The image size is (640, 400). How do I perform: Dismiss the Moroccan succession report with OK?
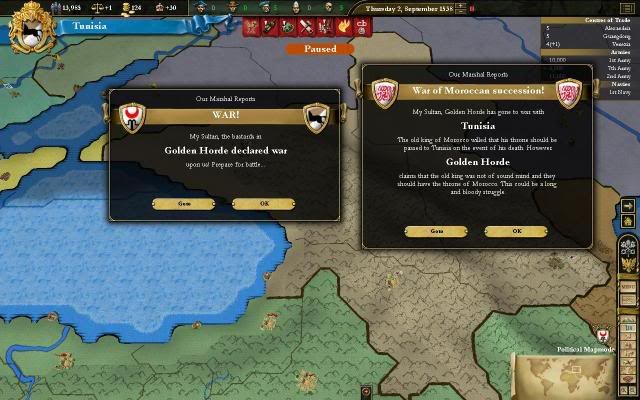517,231
